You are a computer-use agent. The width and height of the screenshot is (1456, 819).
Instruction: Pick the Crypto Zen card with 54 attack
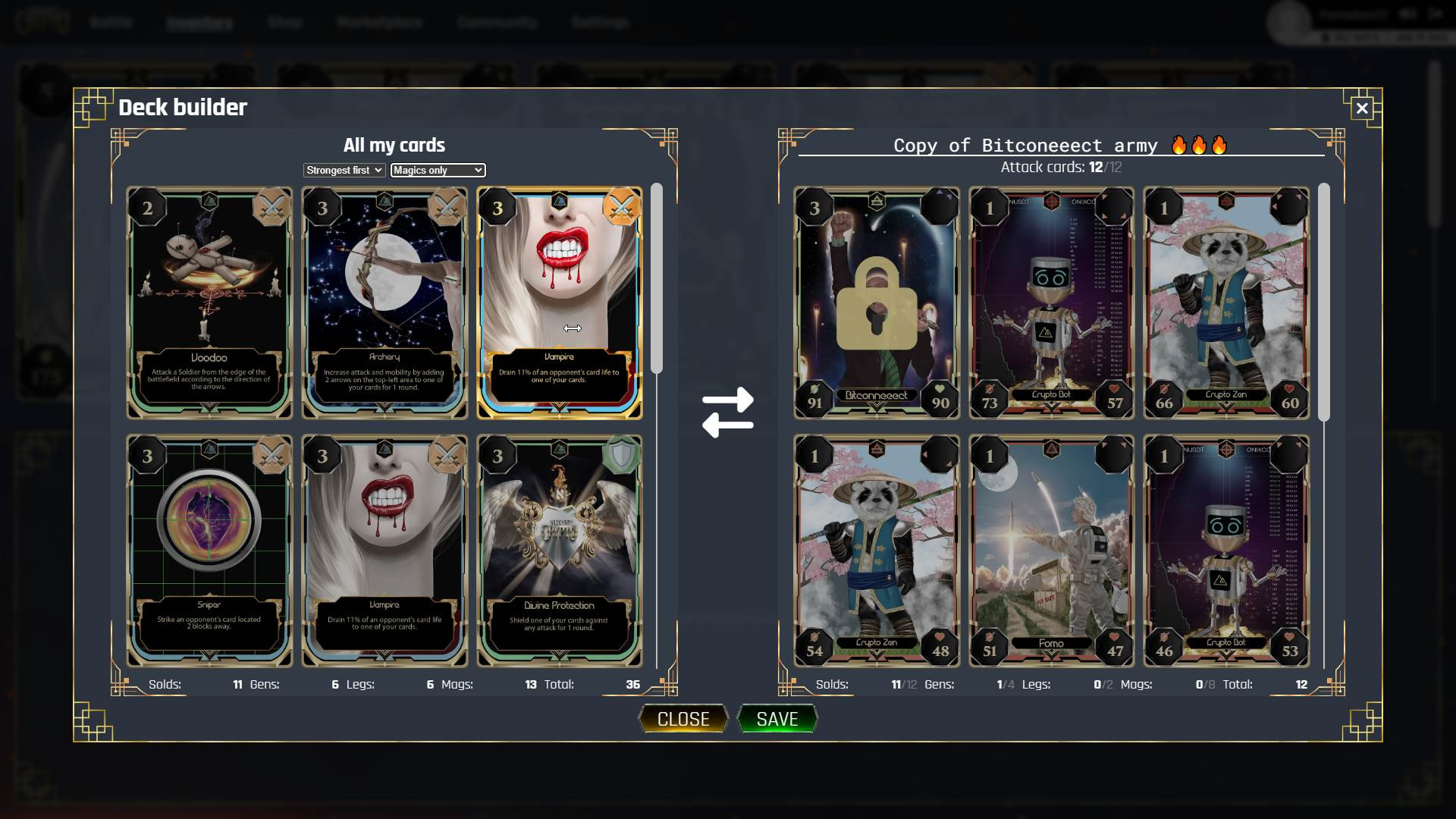tap(877, 551)
